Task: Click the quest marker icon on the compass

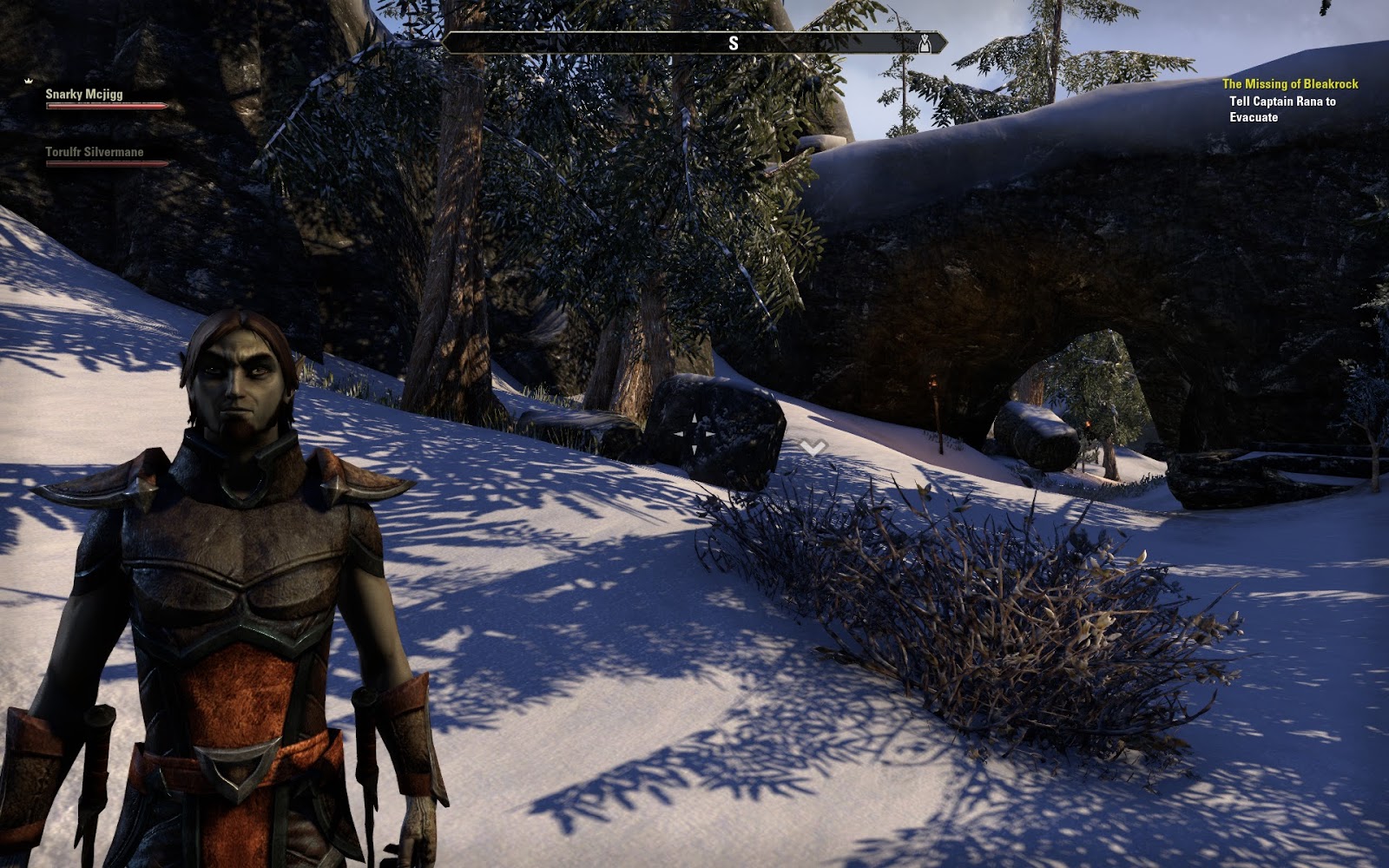Action: coord(925,43)
